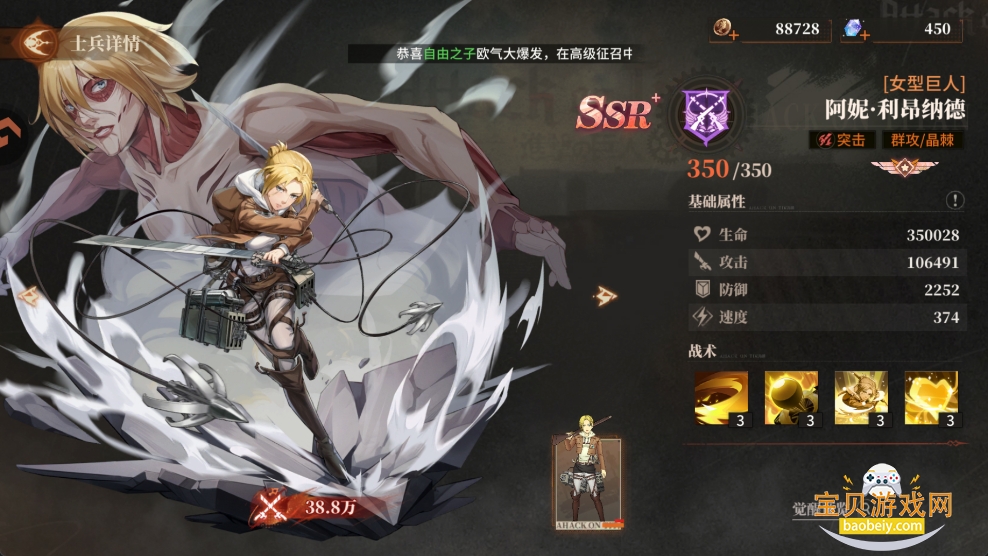
Task: Open the 觉醒 awakening preview link
Action: [x=790, y=509]
